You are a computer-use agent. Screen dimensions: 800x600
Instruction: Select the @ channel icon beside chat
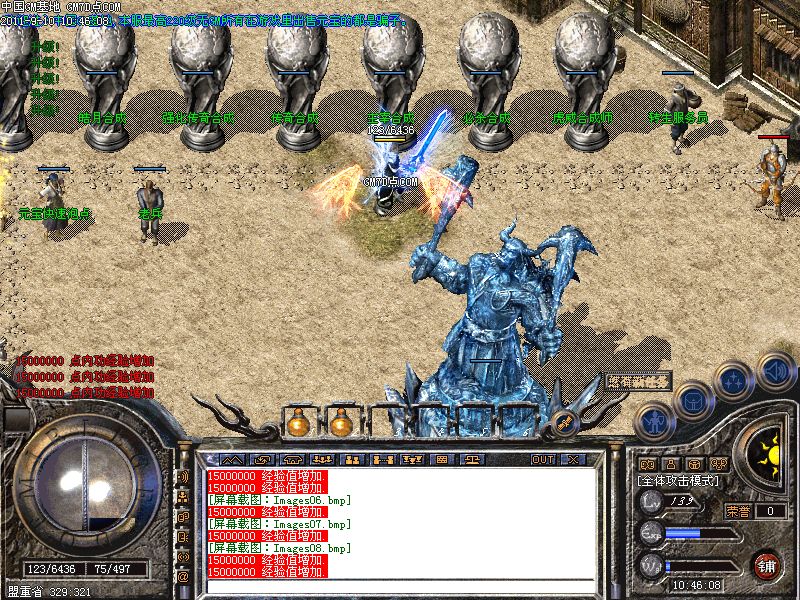184,577
